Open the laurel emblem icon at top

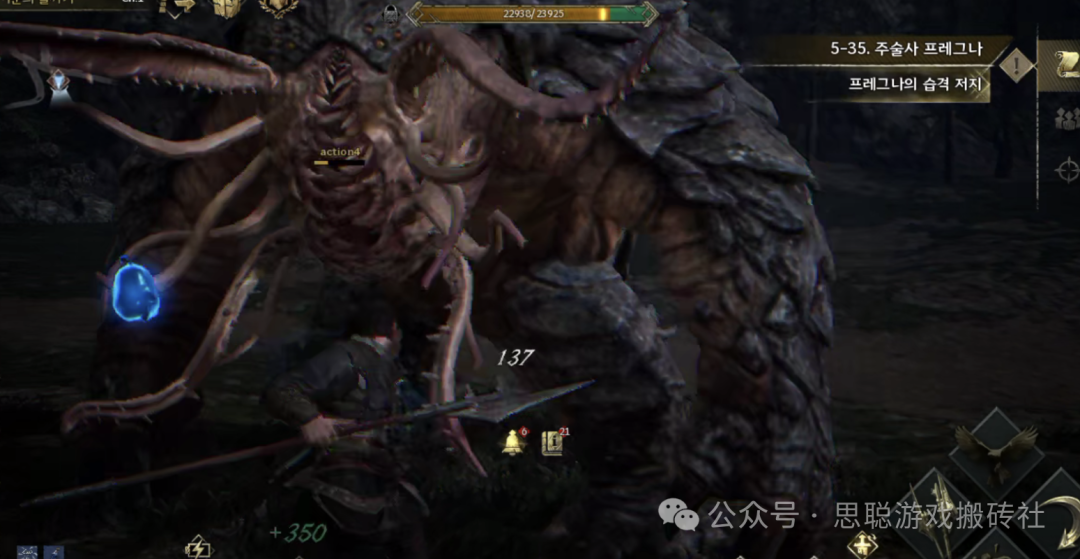pyautogui.click(x=278, y=8)
